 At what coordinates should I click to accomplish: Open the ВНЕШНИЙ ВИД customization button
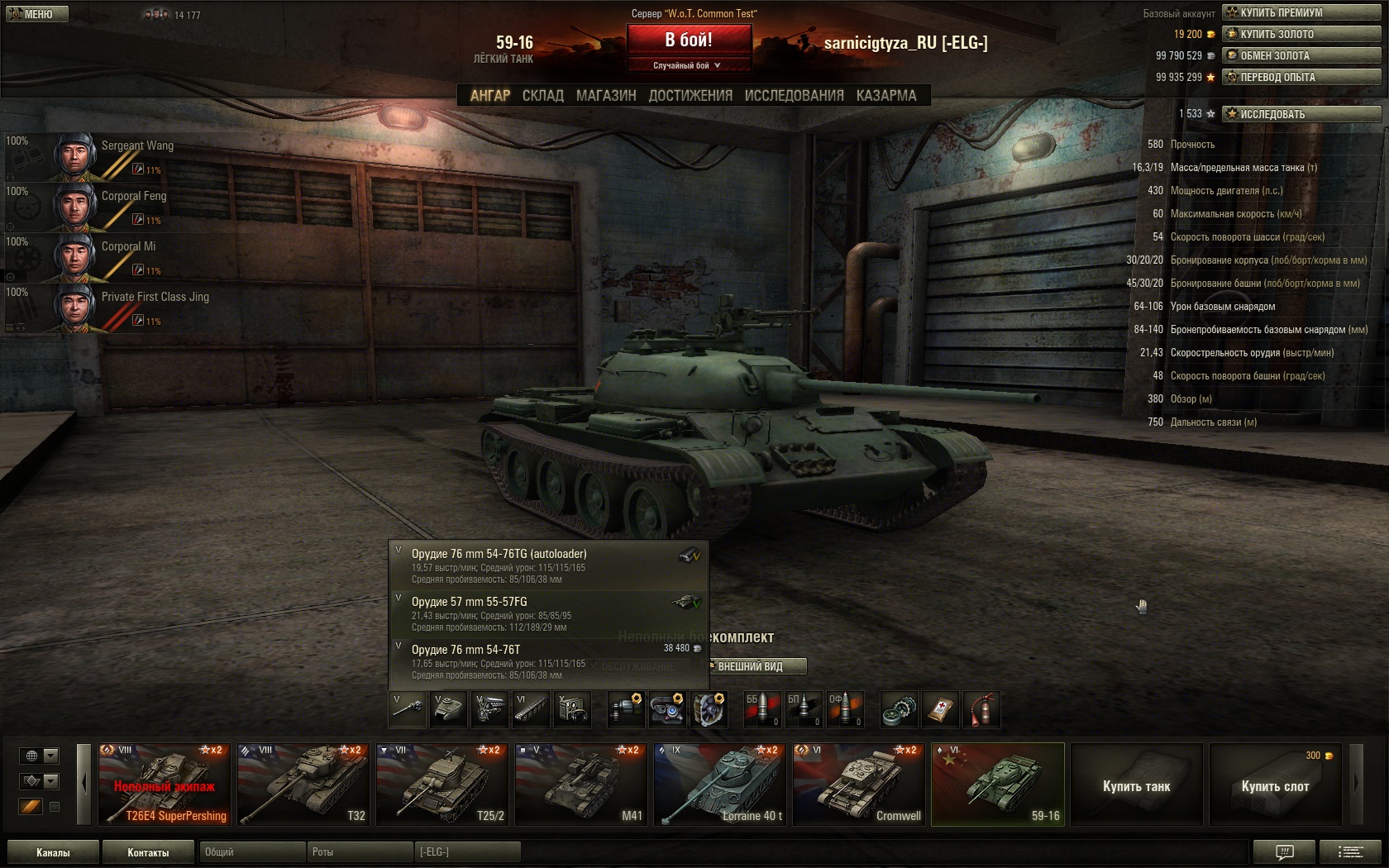coord(757,666)
